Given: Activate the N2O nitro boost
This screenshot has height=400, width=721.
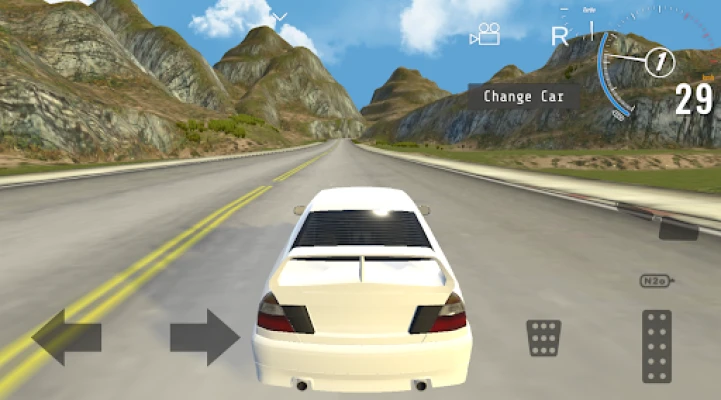Looking at the screenshot, I should point(656,281).
